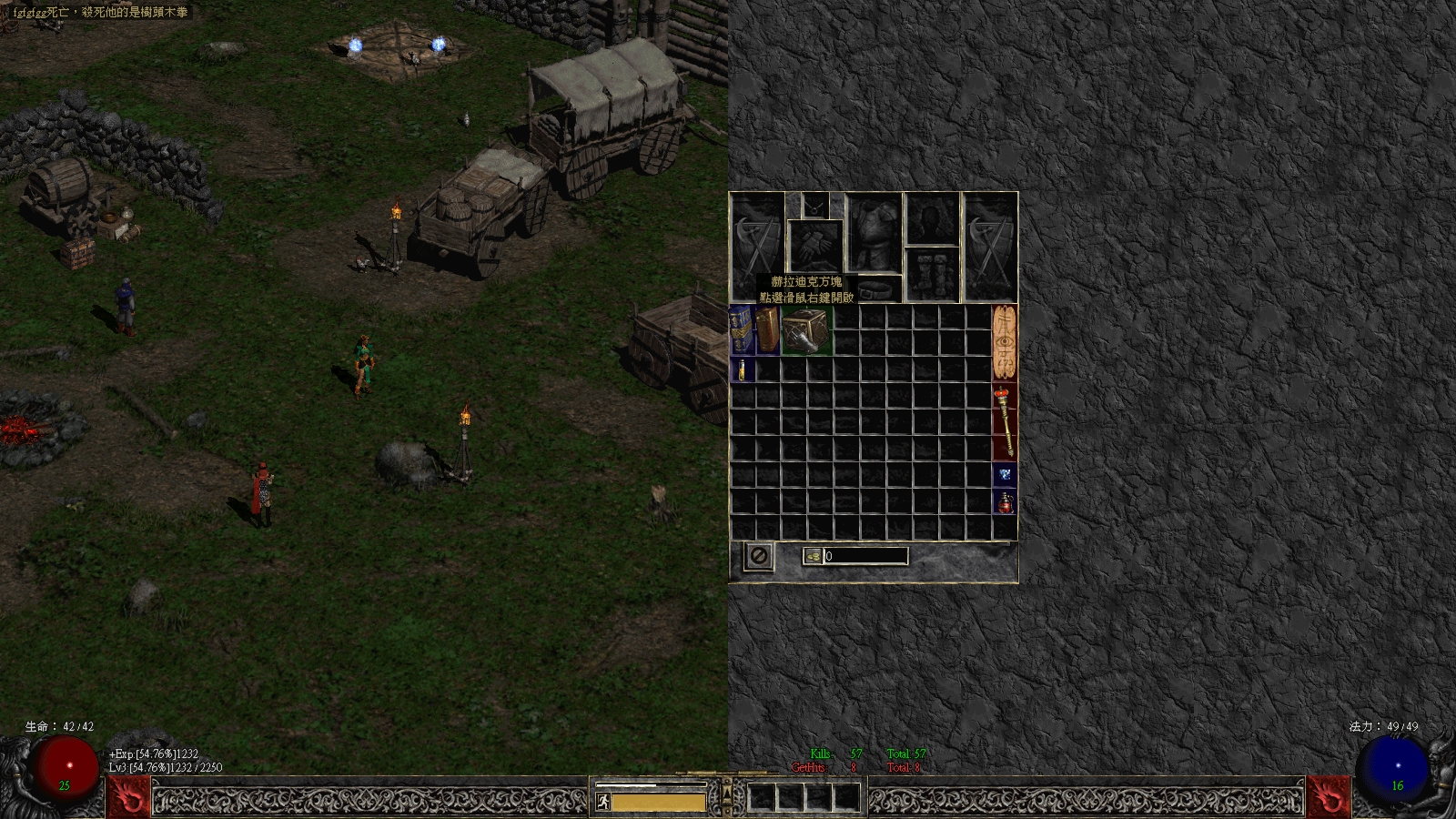Close the inventory with the circle-slash button
The width and height of the screenshot is (1456, 819).
pyautogui.click(x=758, y=555)
